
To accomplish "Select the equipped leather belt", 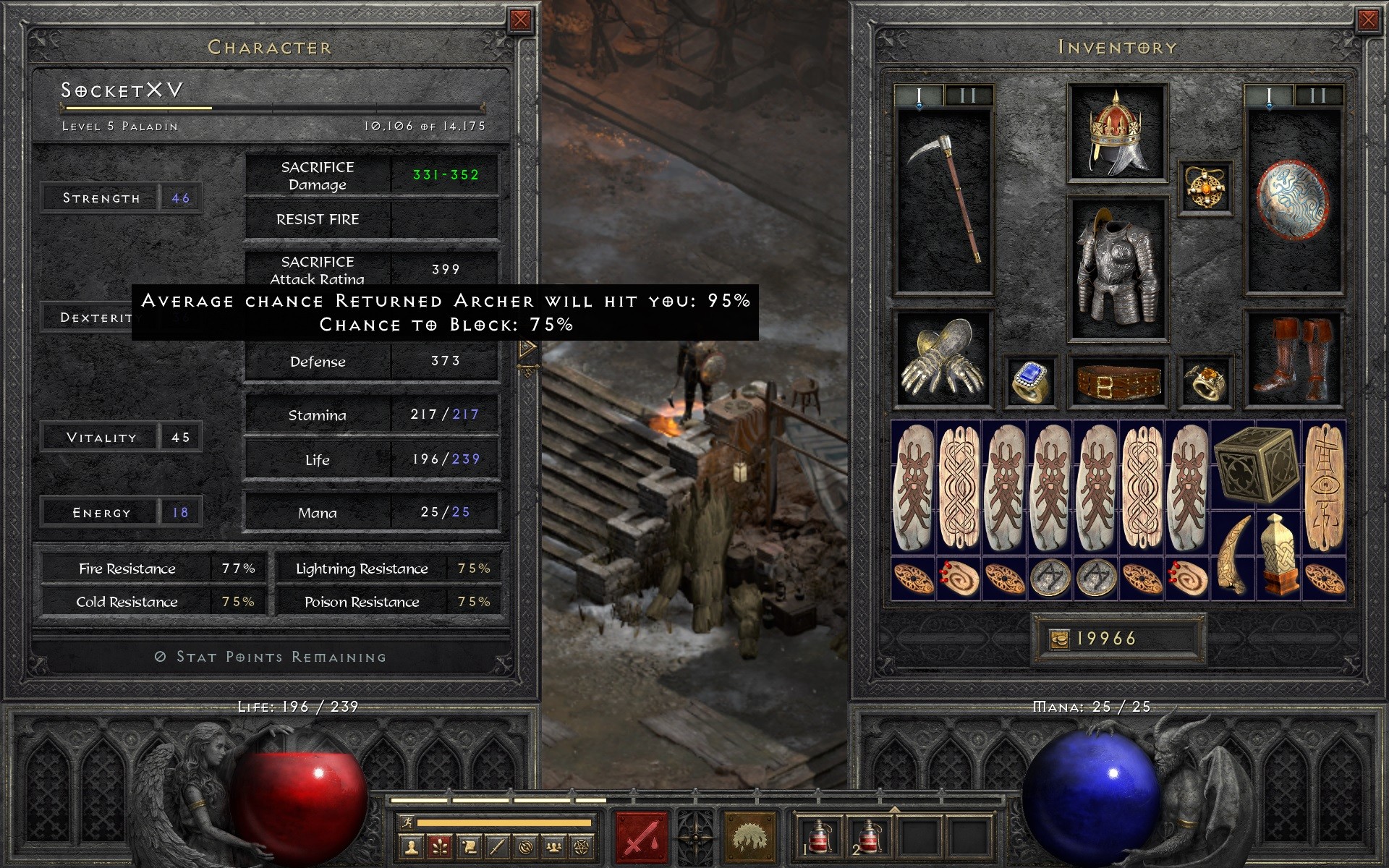I will pyautogui.click(x=1117, y=381).
